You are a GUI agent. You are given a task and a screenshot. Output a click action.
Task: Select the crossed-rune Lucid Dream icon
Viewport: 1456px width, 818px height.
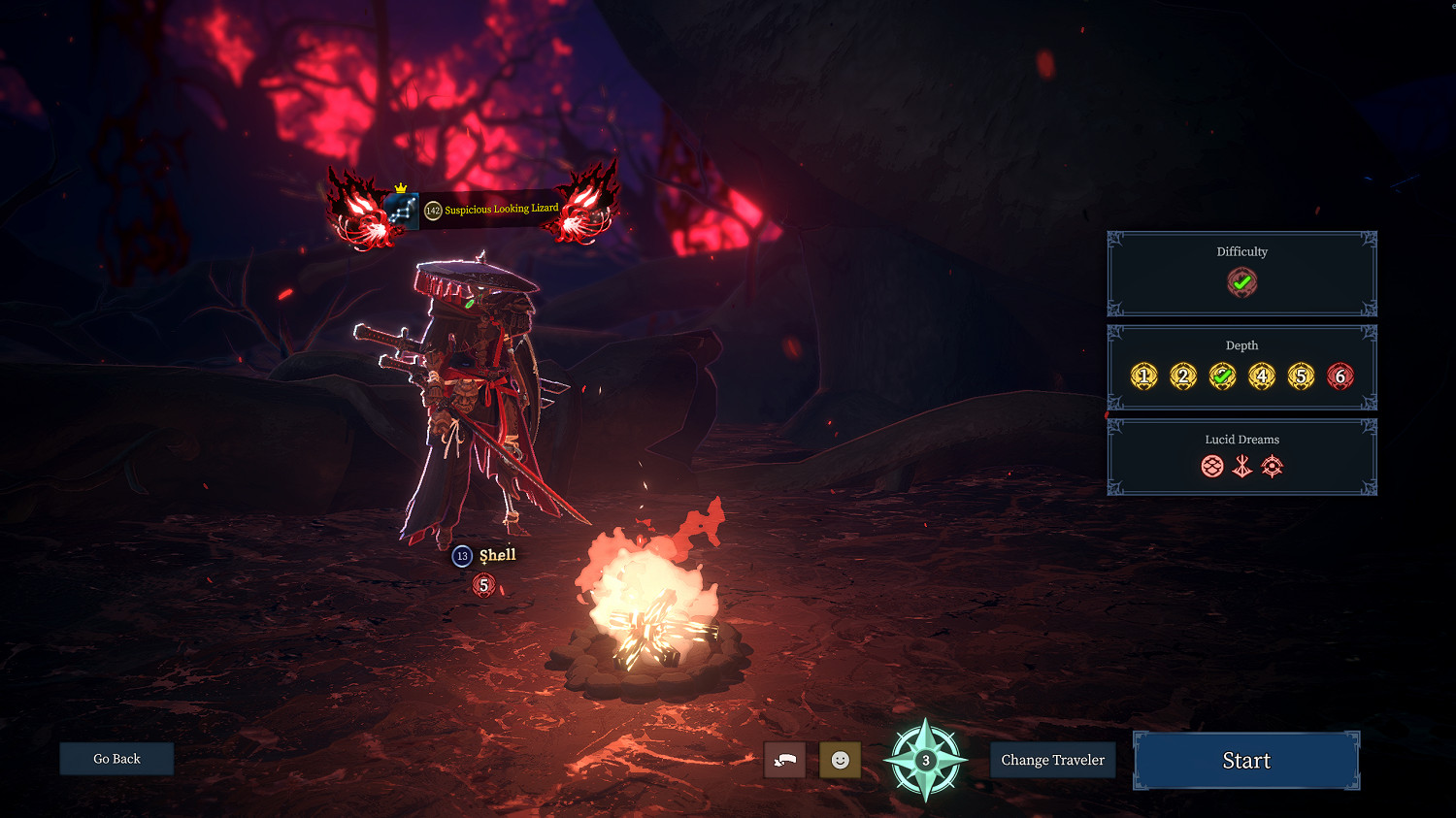(x=1241, y=467)
